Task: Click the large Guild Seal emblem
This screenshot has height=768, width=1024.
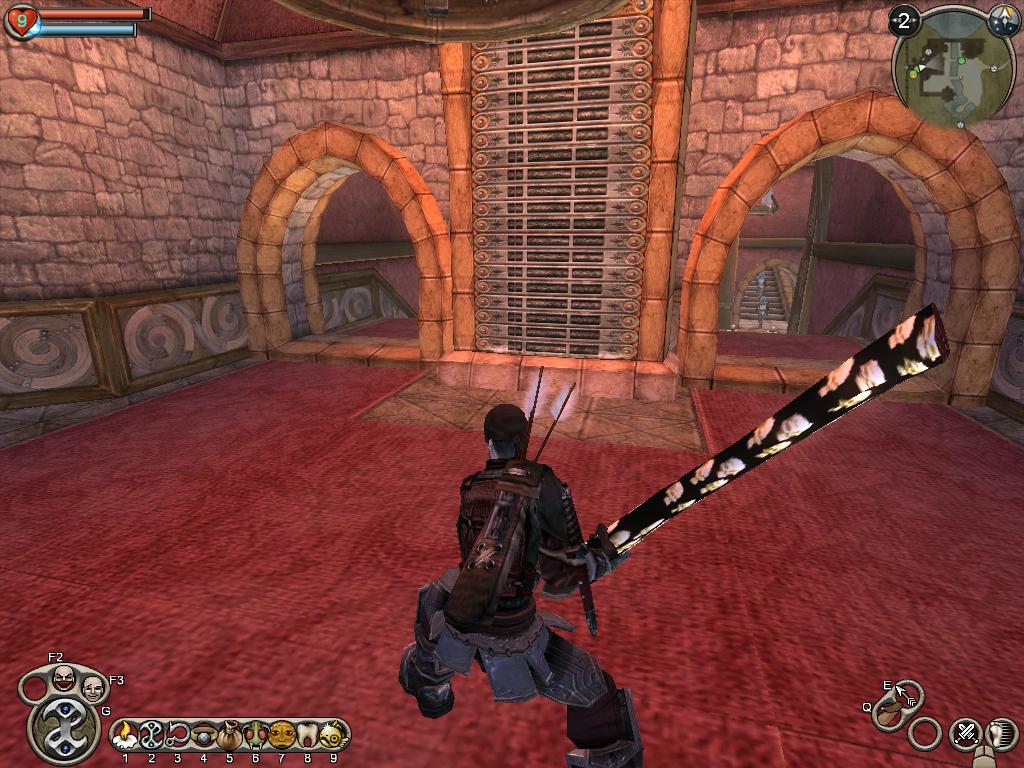Action: [63, 729]
